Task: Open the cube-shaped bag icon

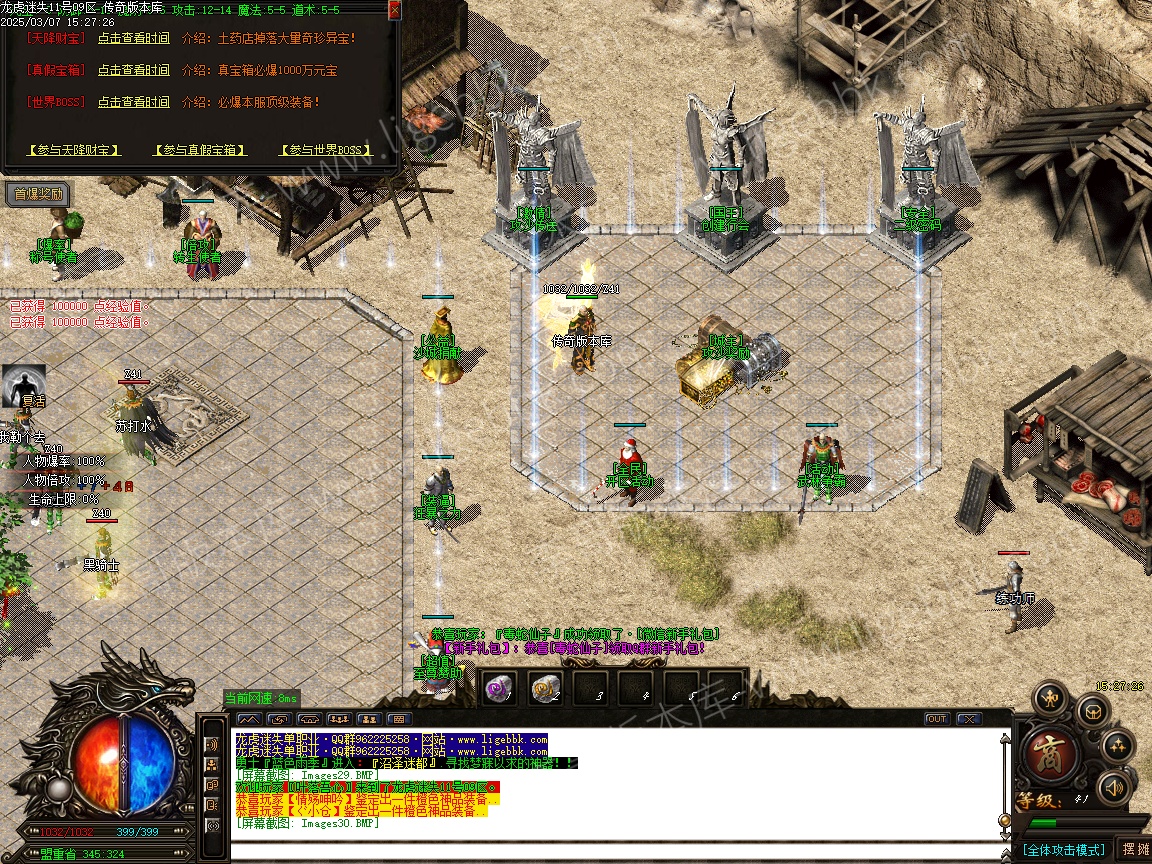Action: point(1093,712)
